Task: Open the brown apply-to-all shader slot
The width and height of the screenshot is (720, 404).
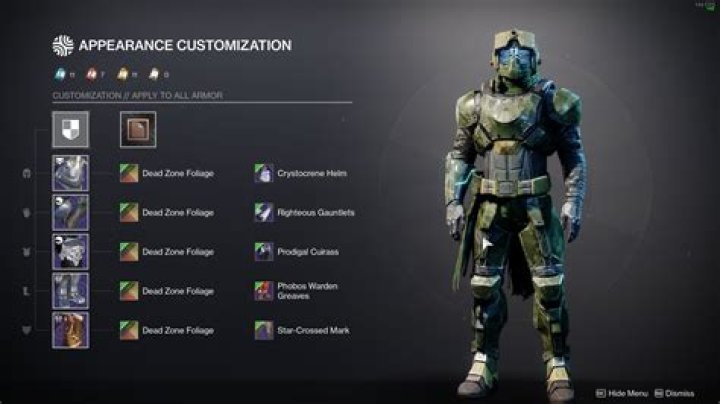Action: (137, 129)
